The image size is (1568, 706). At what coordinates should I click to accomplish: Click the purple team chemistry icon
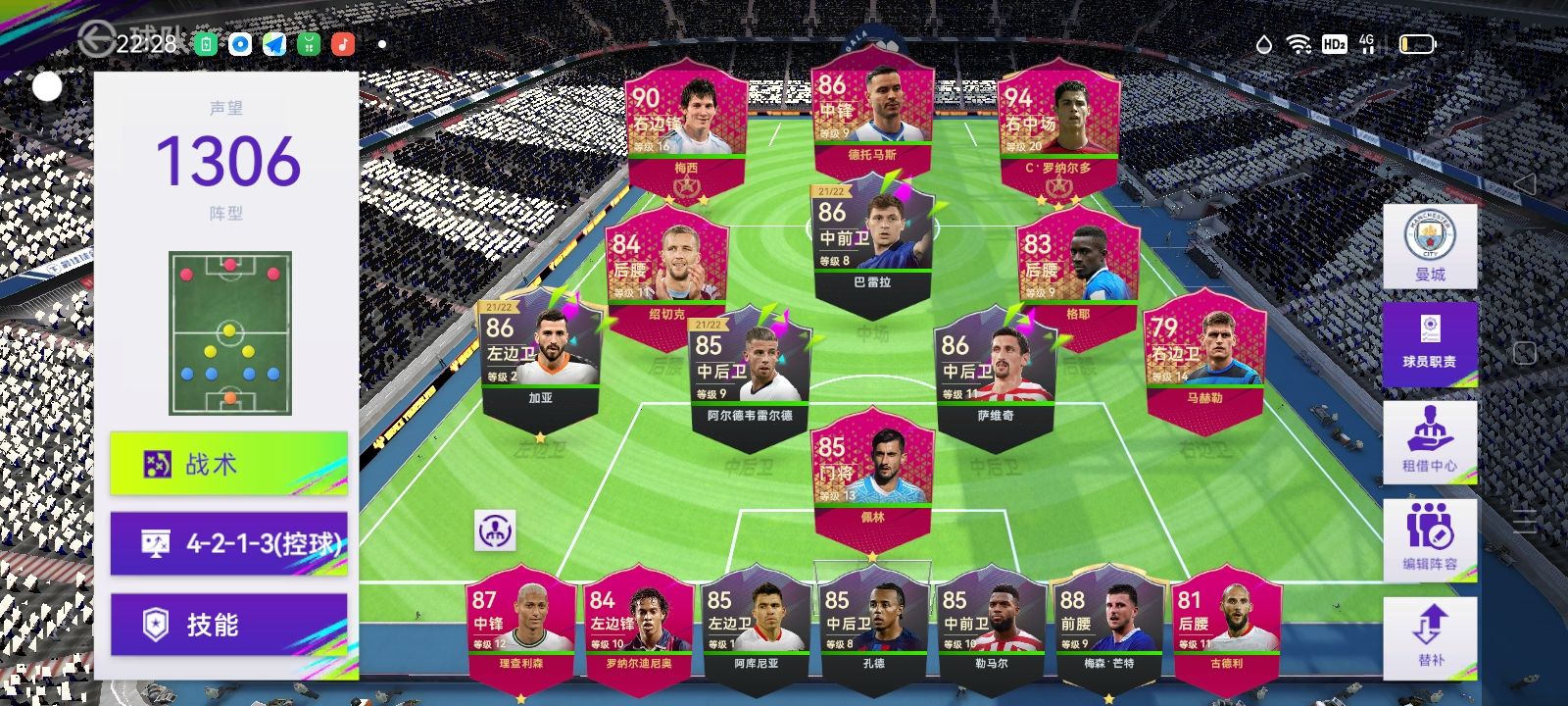point(495,530)
